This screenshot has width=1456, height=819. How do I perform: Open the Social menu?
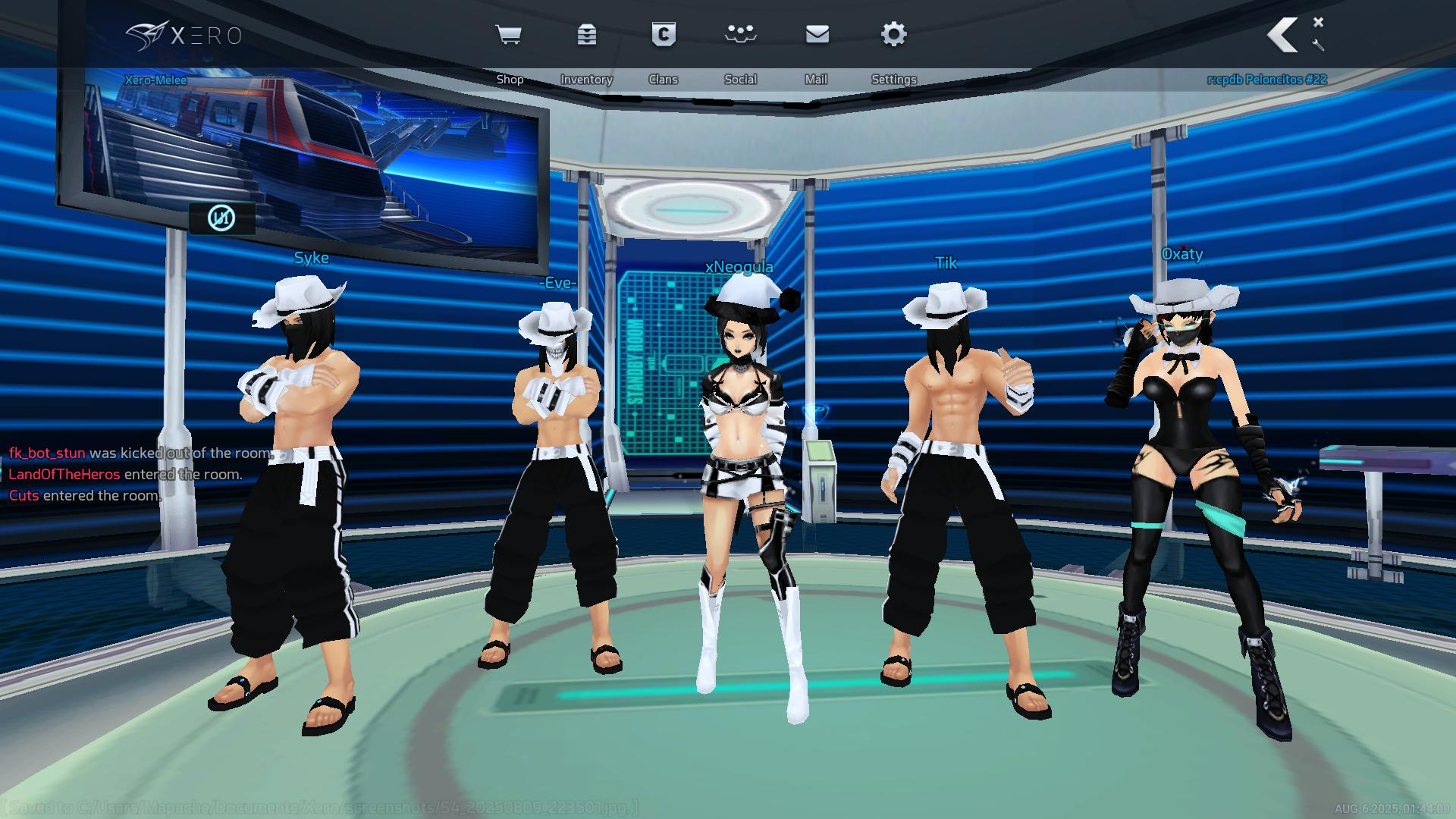[740, 36]
